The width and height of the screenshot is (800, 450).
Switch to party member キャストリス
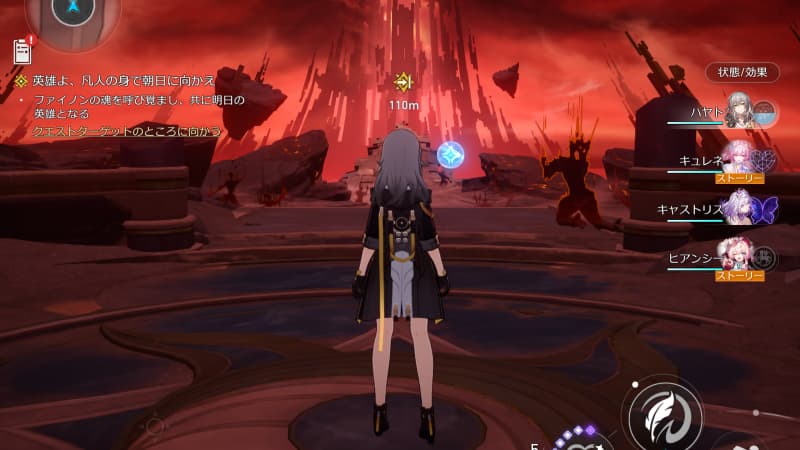pyautogui.click(x=741, y=210)
